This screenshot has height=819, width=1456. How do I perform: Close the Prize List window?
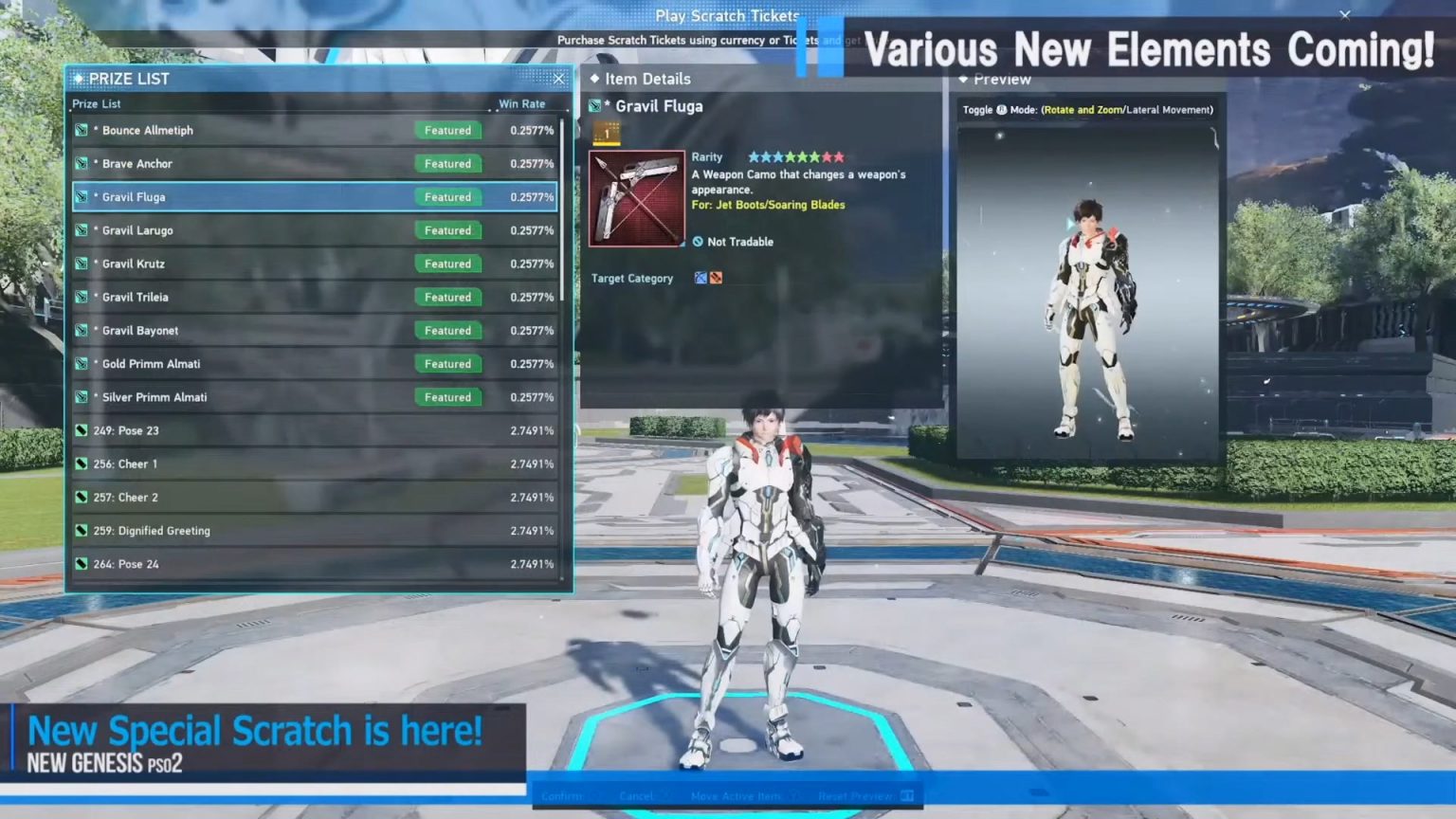pos(558,79)
